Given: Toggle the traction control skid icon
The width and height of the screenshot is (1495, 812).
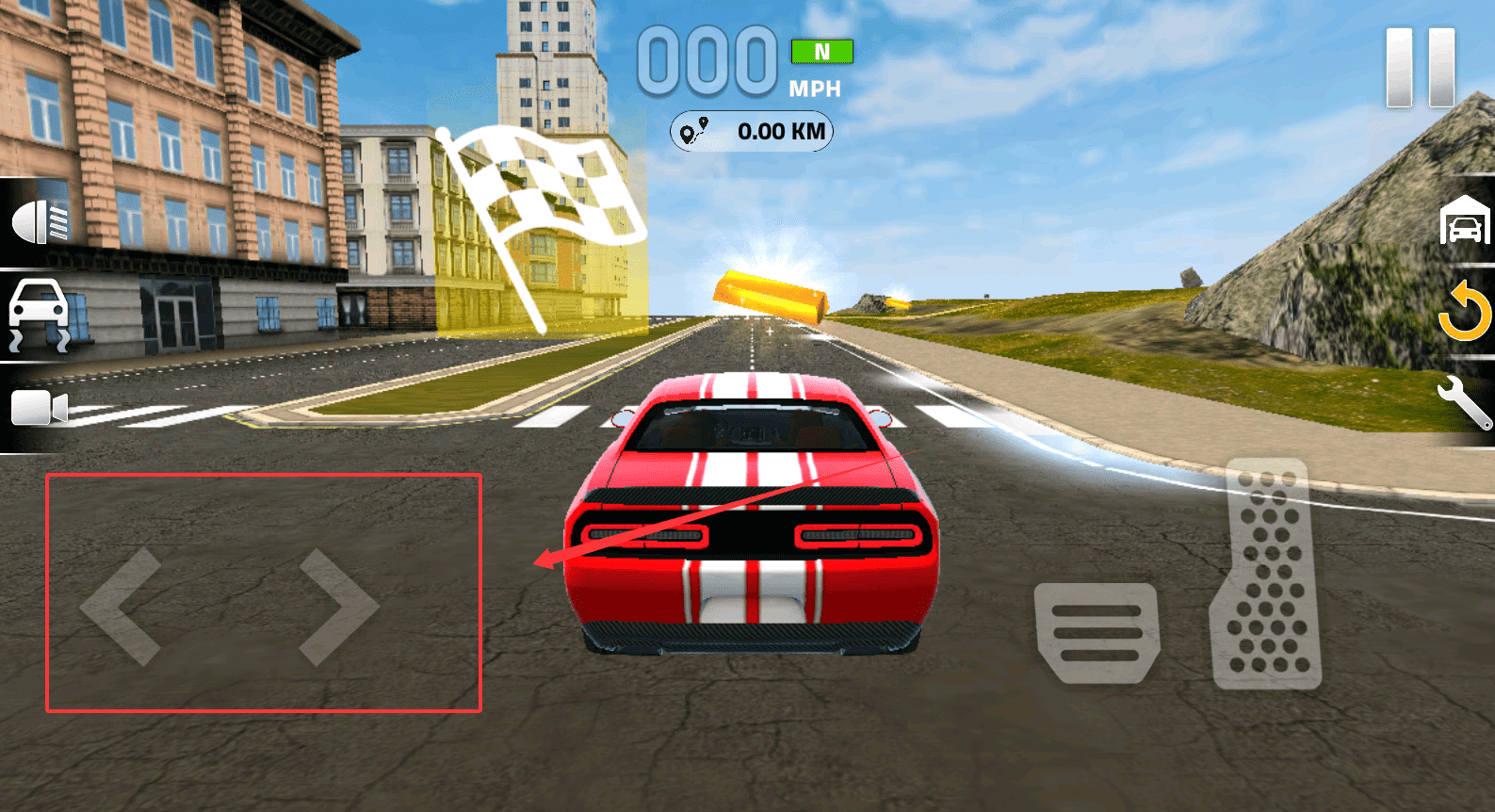Looking at the screenshot, I should (x=39, y=315).
